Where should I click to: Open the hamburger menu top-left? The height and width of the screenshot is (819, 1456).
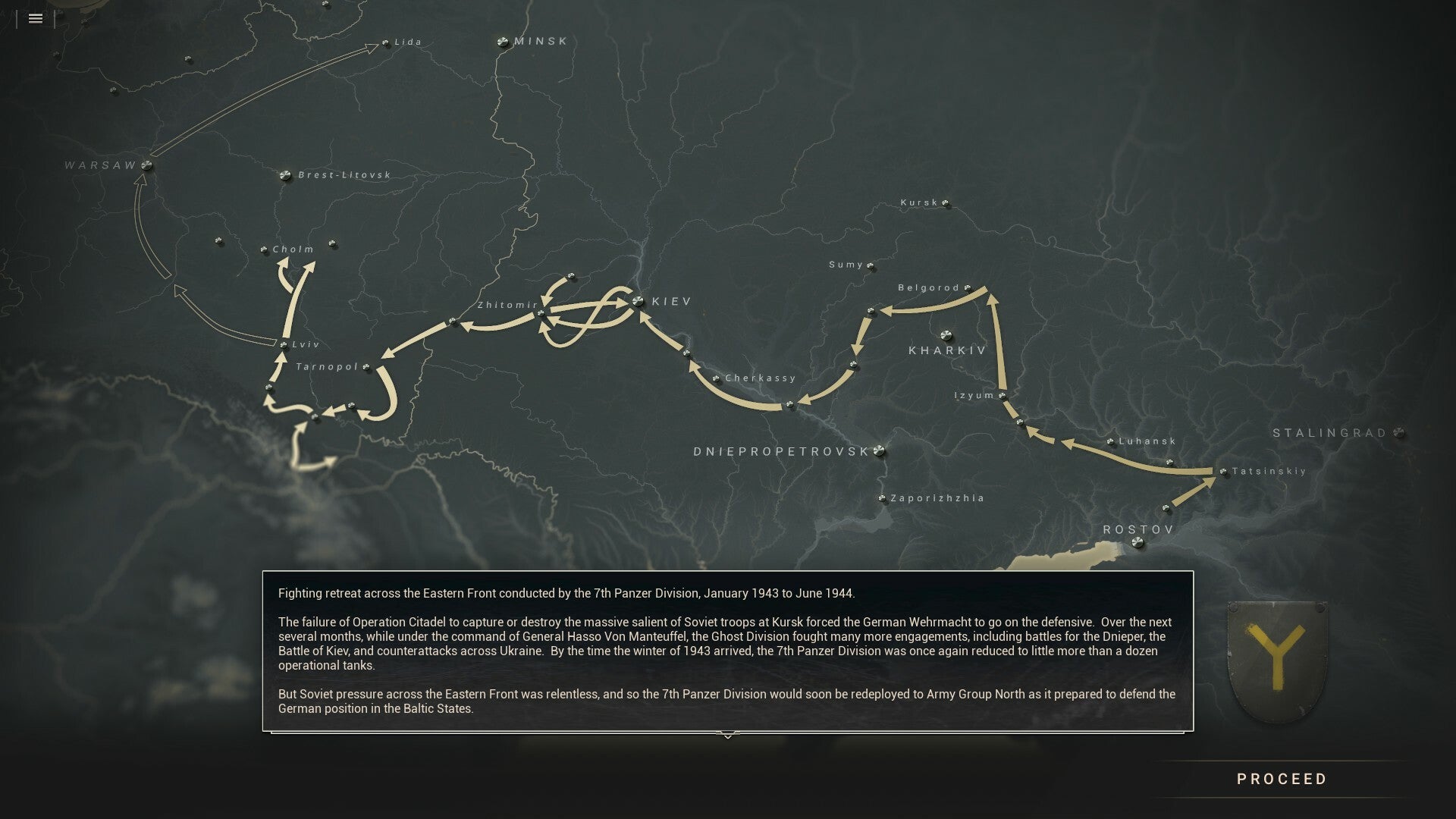pos(35,19)
